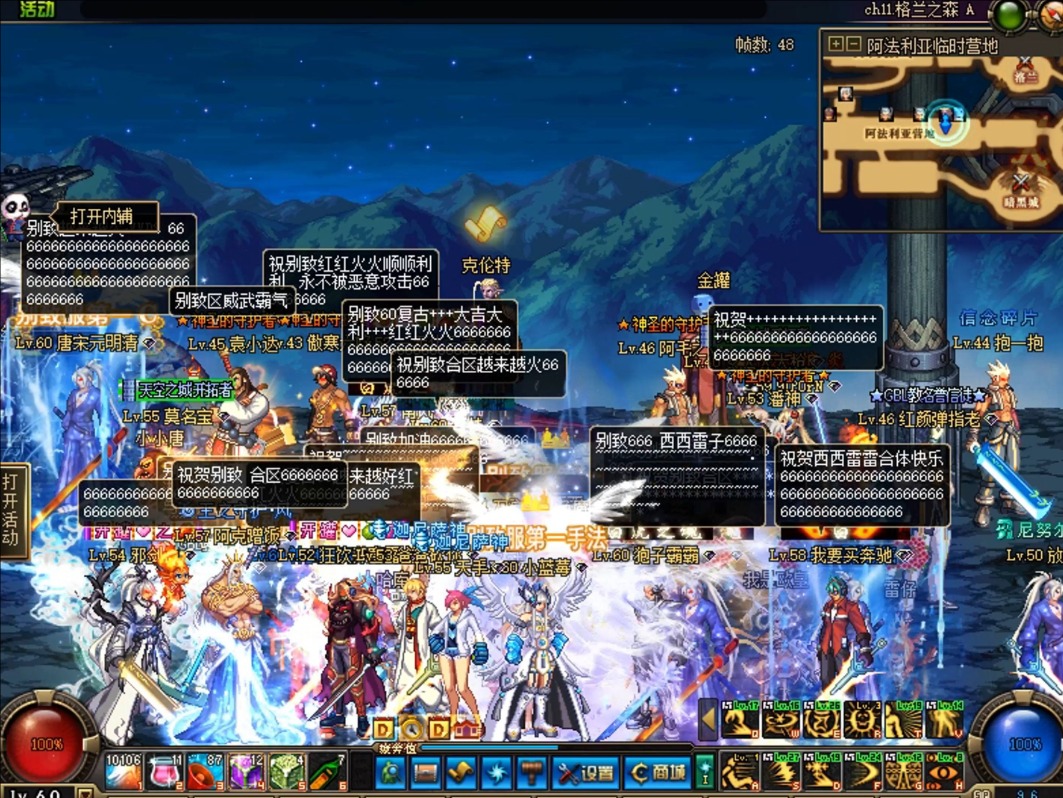The image size is (1063, 798).
Task: Open the treasure chest menu icon
Action: tap(426, 773)
